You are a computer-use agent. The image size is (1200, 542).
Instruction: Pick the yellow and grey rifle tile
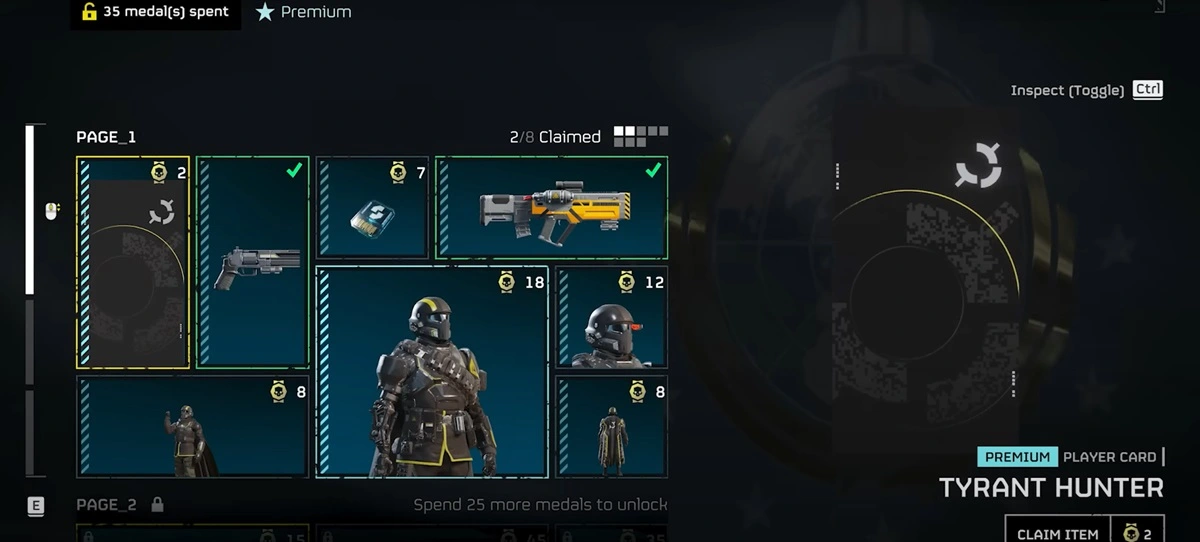coord(552,208)
